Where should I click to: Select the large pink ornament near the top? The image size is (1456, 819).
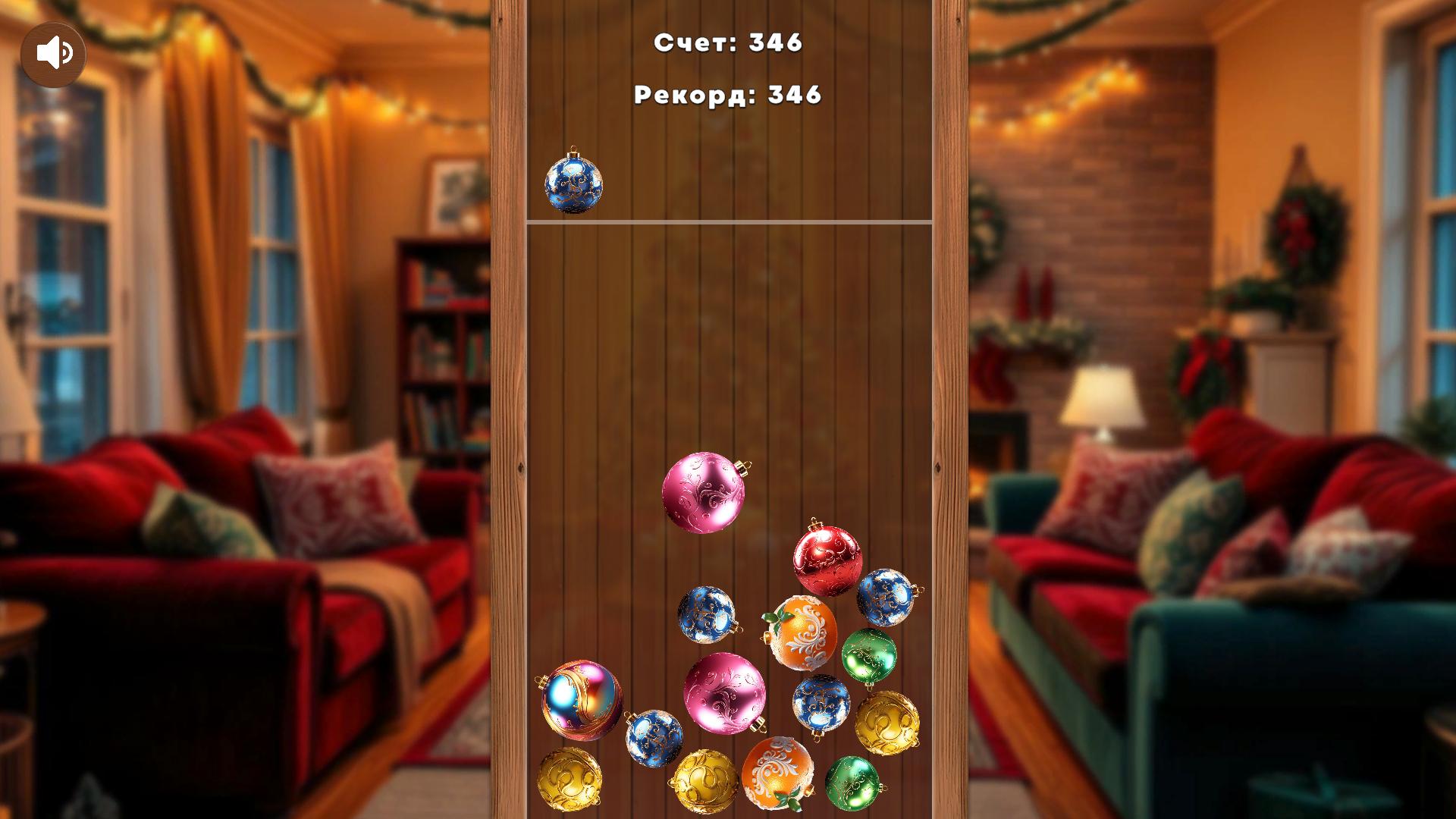coord(705,493)
